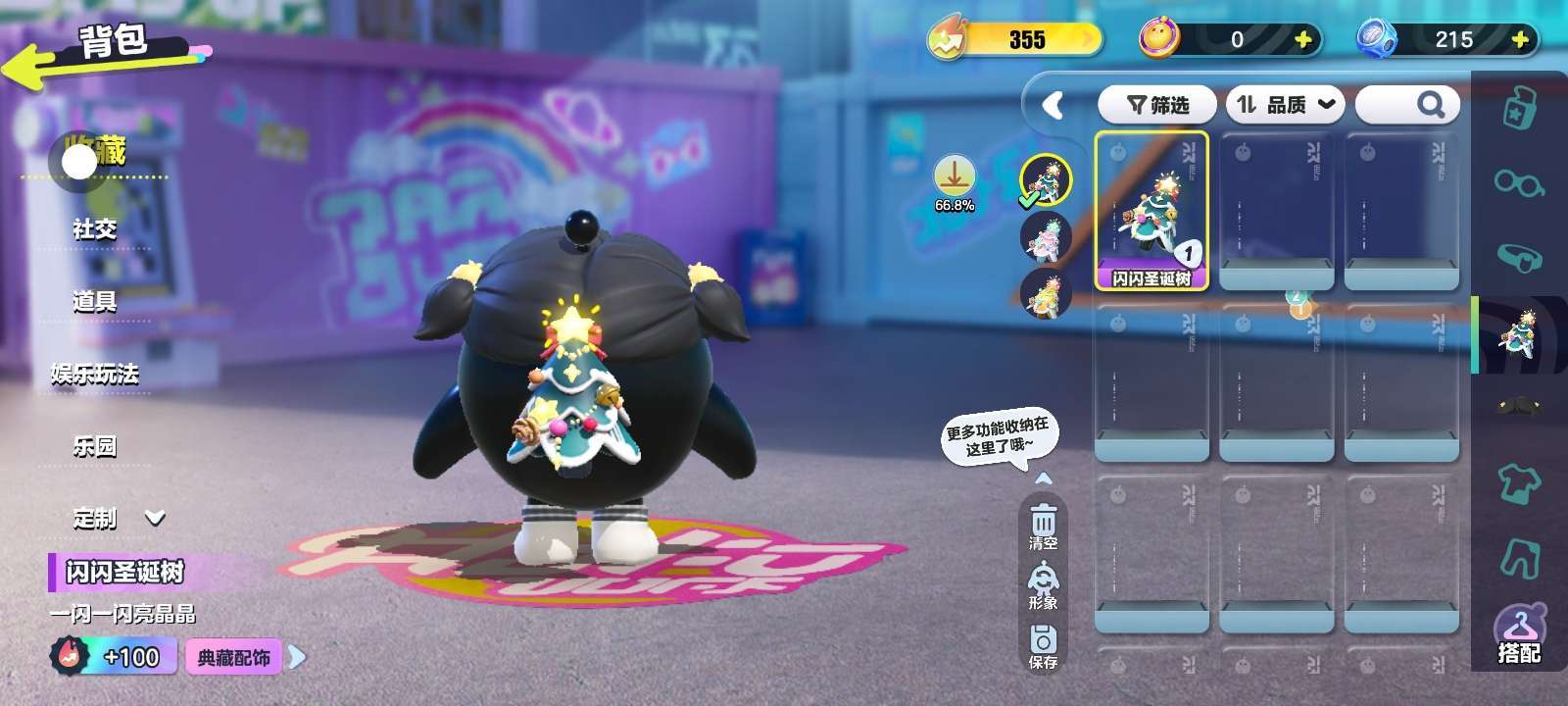The image size is (1568, 706).
Task: Expand the 定制 menu section
Action: tap(118, 518)
